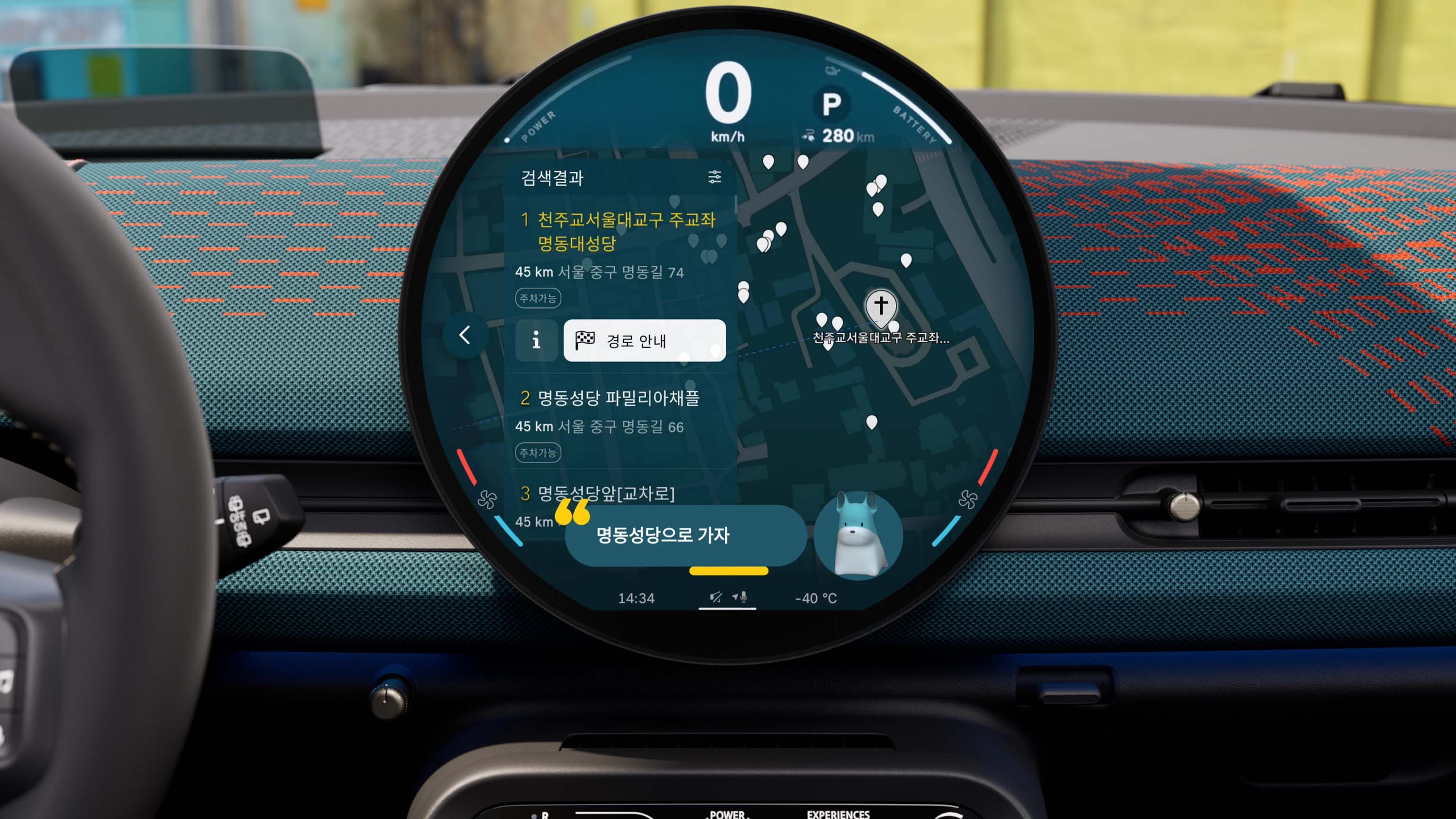Open the search results filter settings
Screen dimensions: 1456x819
pyautogui.click(x=714, y=178)
